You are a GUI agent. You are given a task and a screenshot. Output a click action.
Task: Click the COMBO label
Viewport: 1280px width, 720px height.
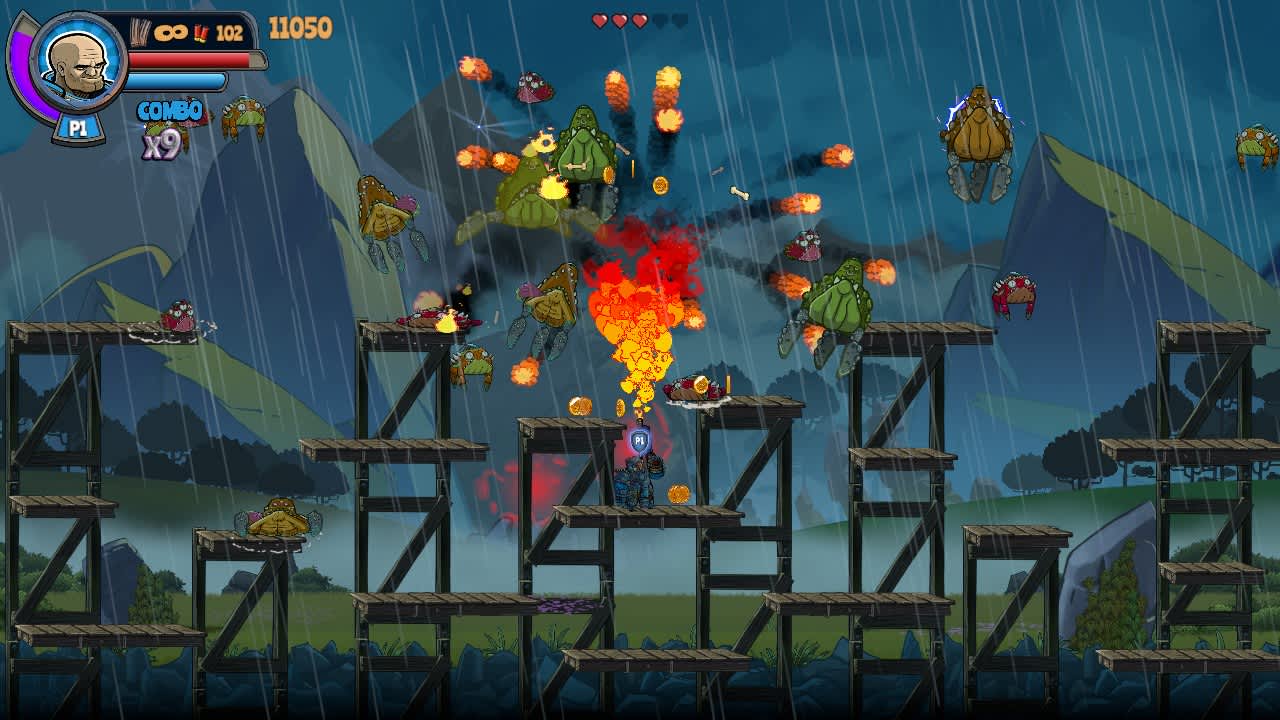(168, 110)
